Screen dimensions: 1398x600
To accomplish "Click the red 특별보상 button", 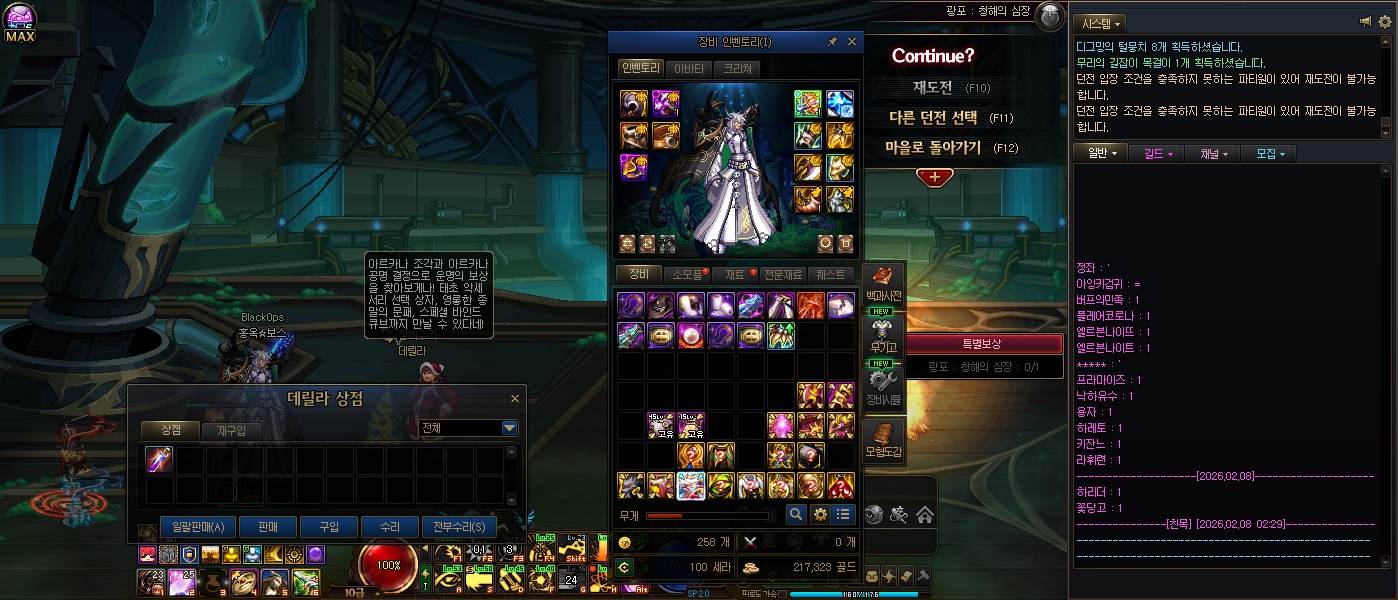I will pos(981,344).
